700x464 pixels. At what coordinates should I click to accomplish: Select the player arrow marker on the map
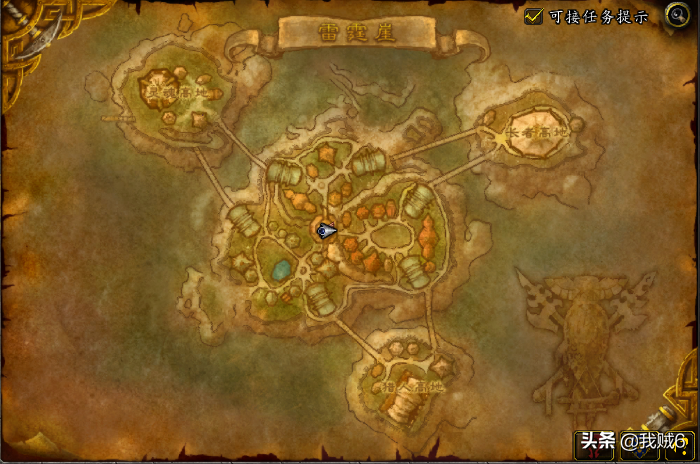click(325, 231)
